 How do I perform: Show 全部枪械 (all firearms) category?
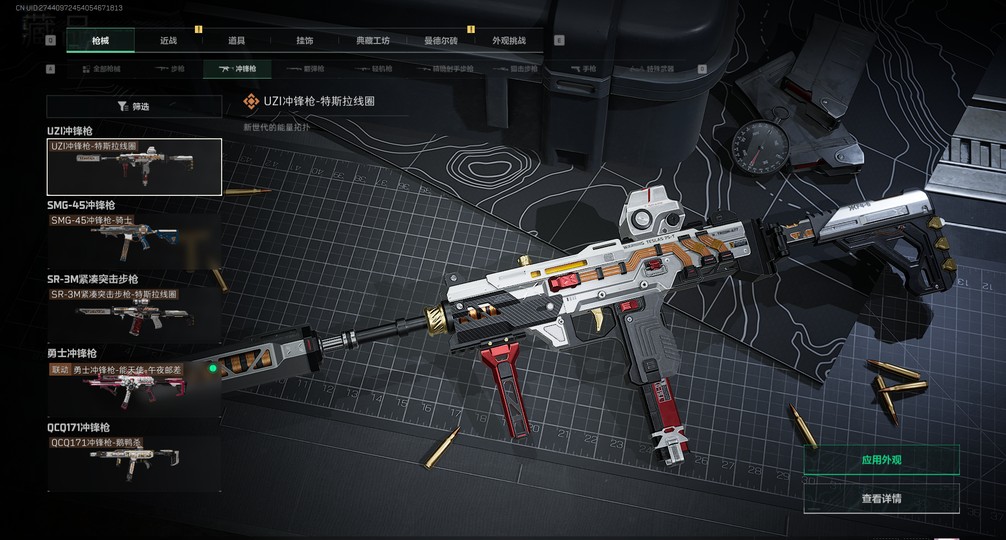pos(100,69)
